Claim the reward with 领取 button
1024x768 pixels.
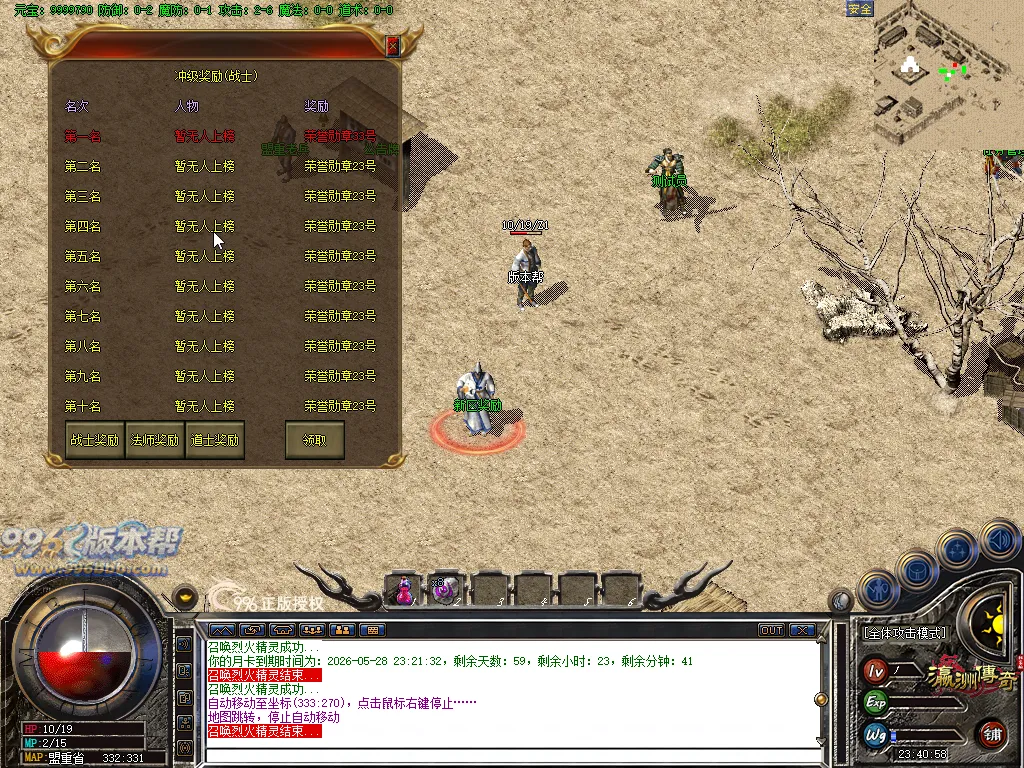click(x=314, y=440)
